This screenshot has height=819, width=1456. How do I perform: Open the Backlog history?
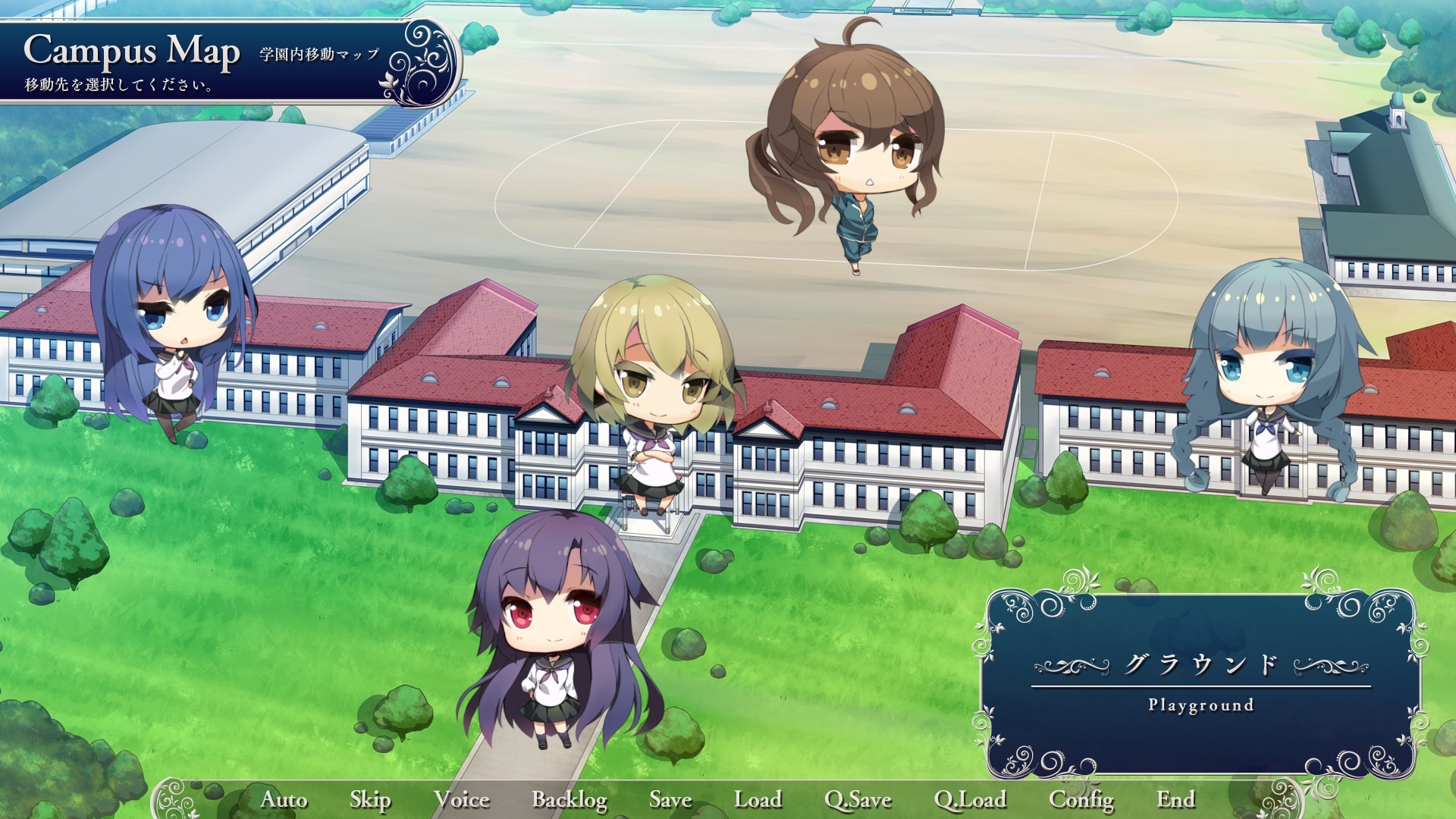coord(571,799)
